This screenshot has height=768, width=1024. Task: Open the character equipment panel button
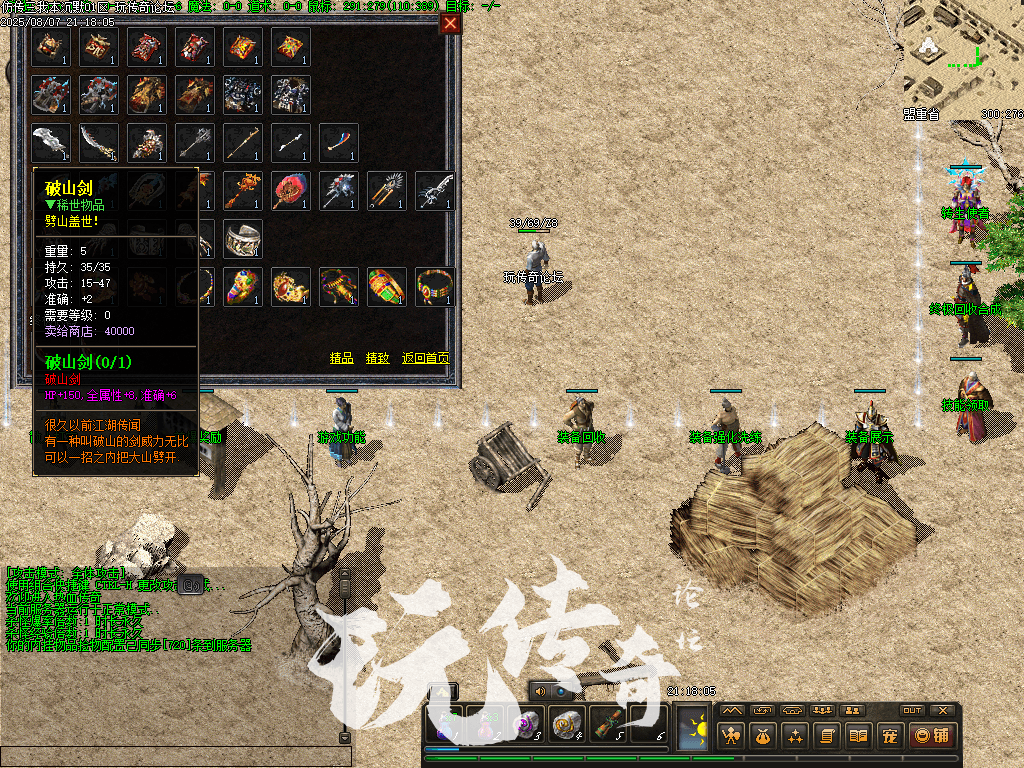(732, 737)
